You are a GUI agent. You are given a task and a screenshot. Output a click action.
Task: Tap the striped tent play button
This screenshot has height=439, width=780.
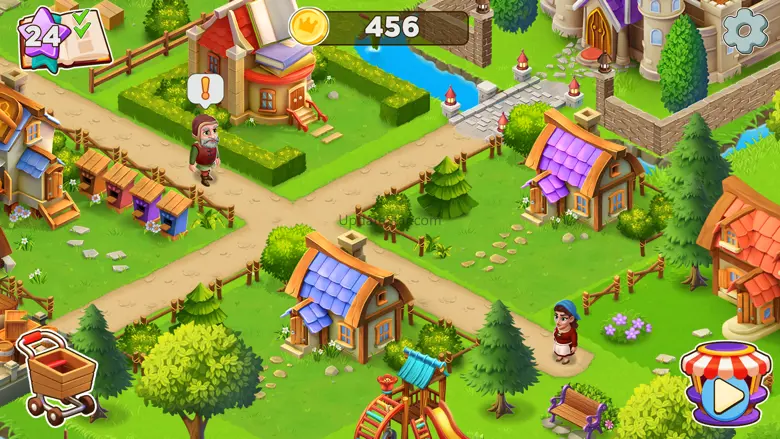coord(726,385)
